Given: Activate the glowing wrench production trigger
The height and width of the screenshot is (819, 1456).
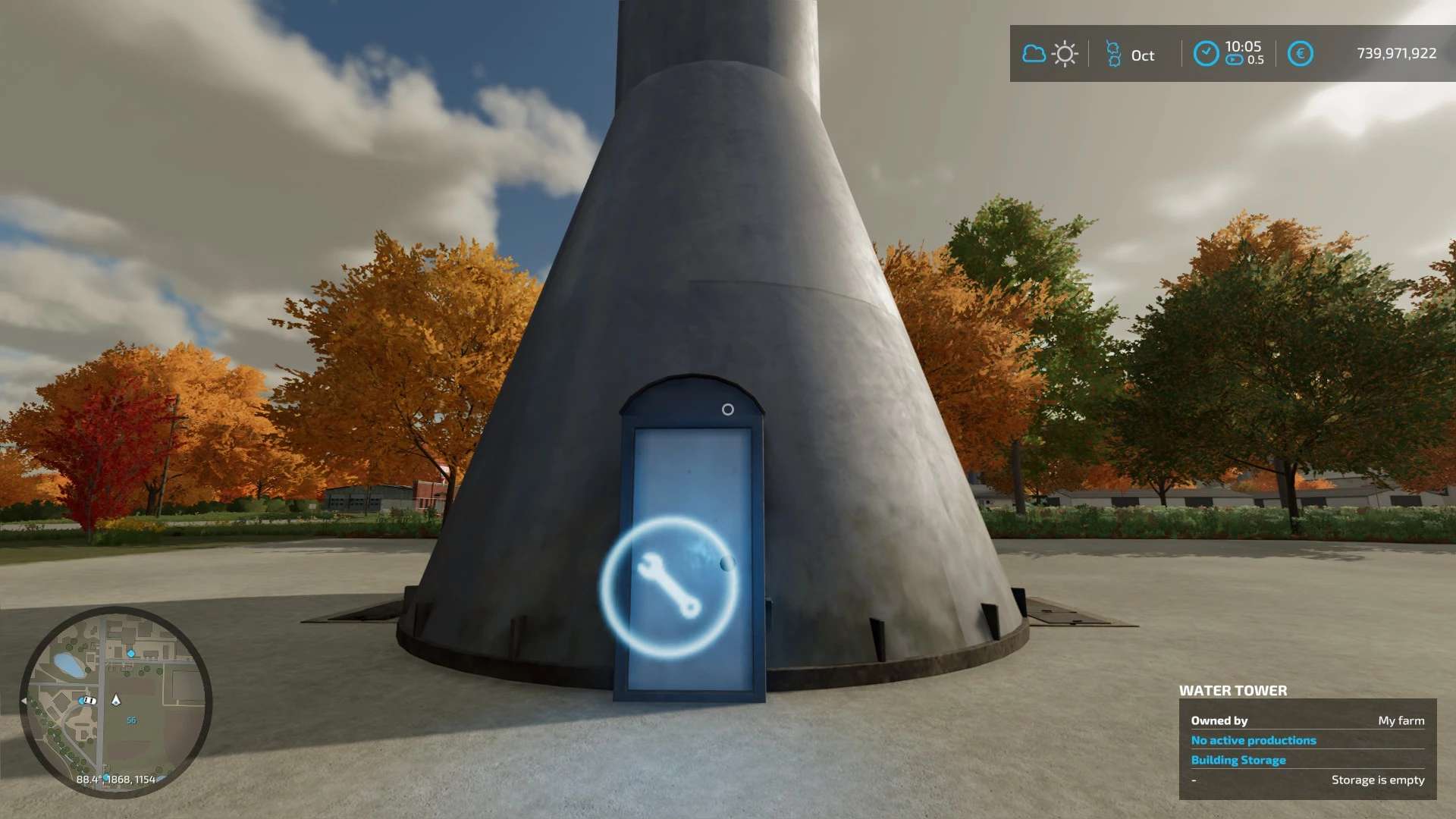Looking at the screenshot, I should point(669,586).
